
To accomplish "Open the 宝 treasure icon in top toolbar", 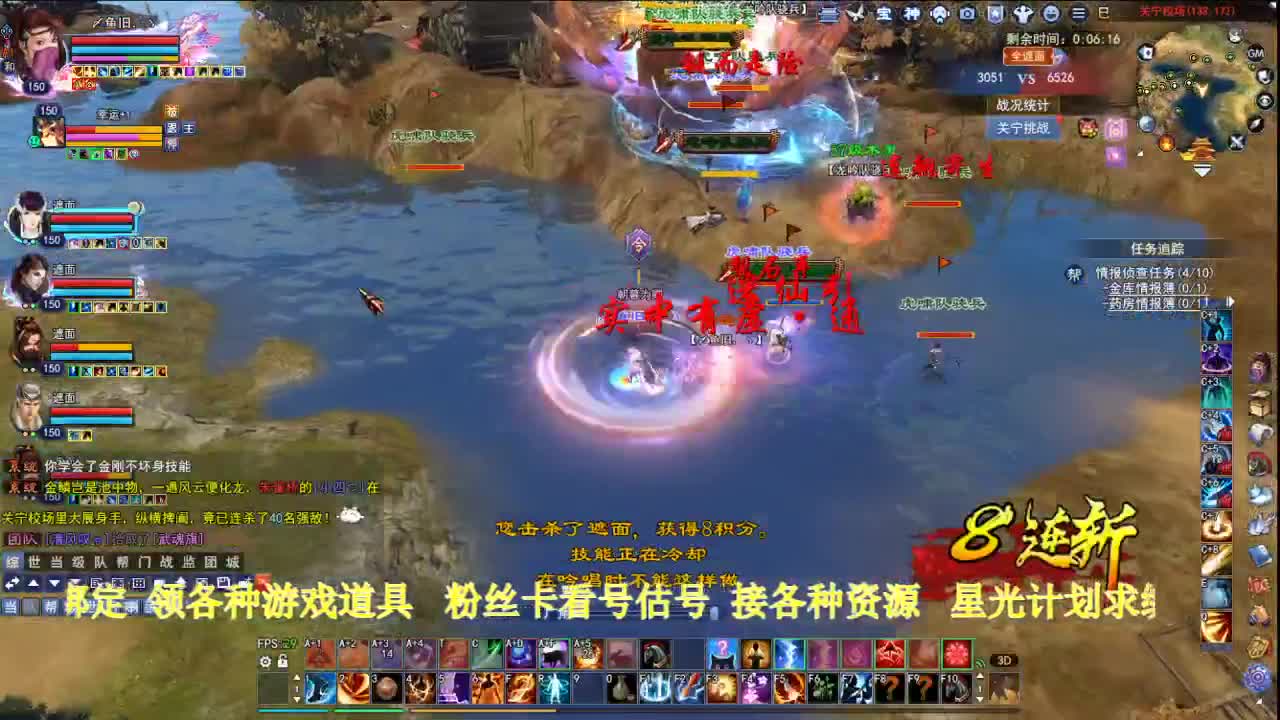I will (884, 14).
